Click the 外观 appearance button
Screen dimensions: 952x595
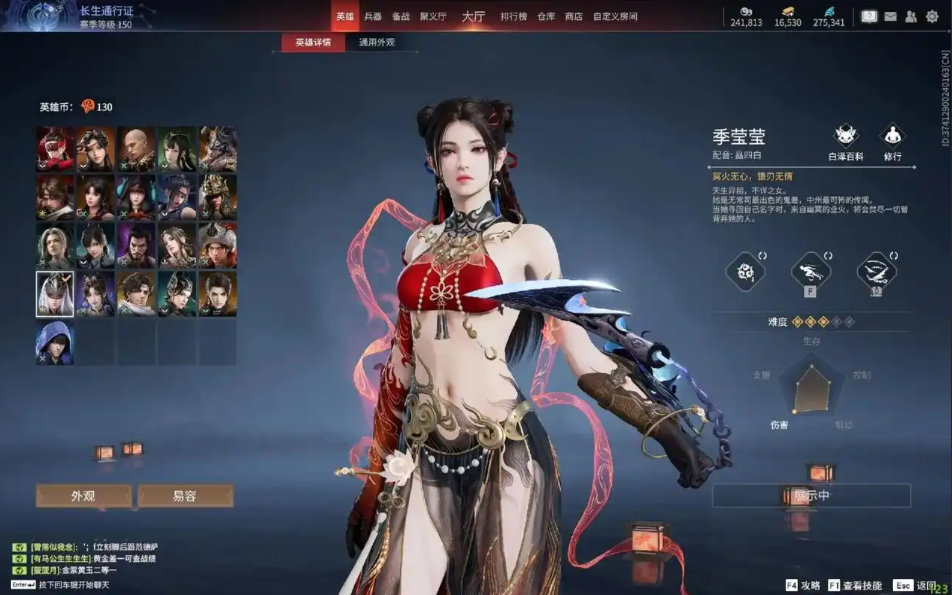83,496
